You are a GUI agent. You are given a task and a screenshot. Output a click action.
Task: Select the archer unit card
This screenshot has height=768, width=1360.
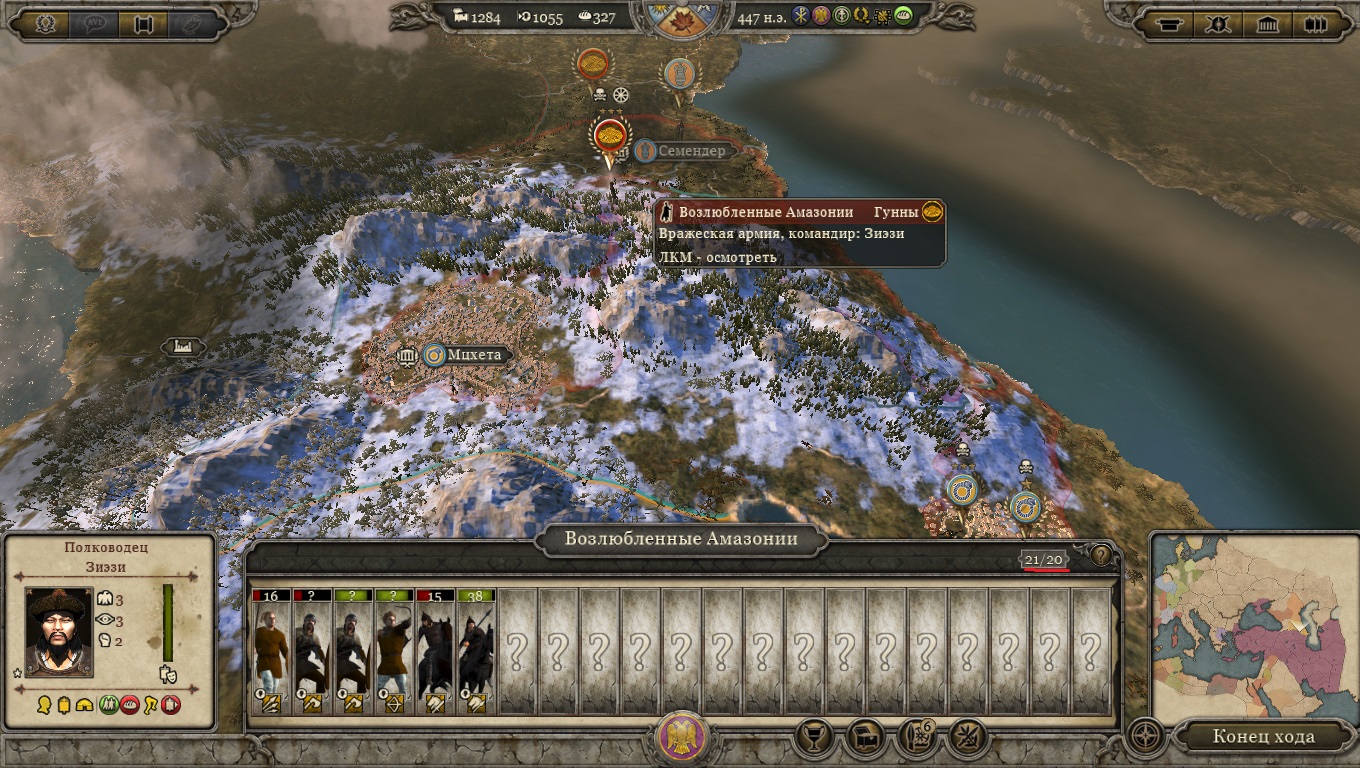point(393,651)
